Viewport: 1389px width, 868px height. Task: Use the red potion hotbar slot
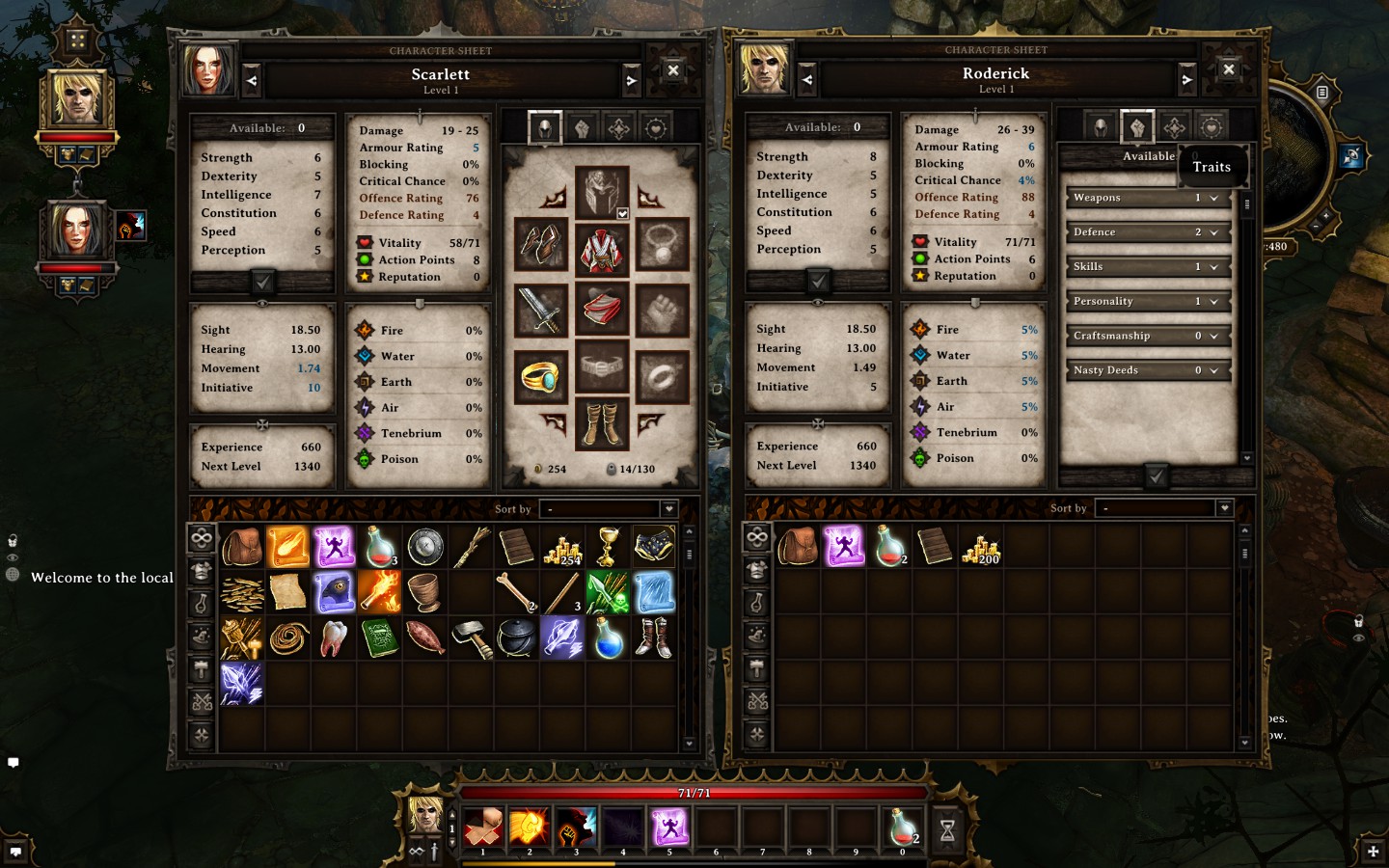pos(903,827)
